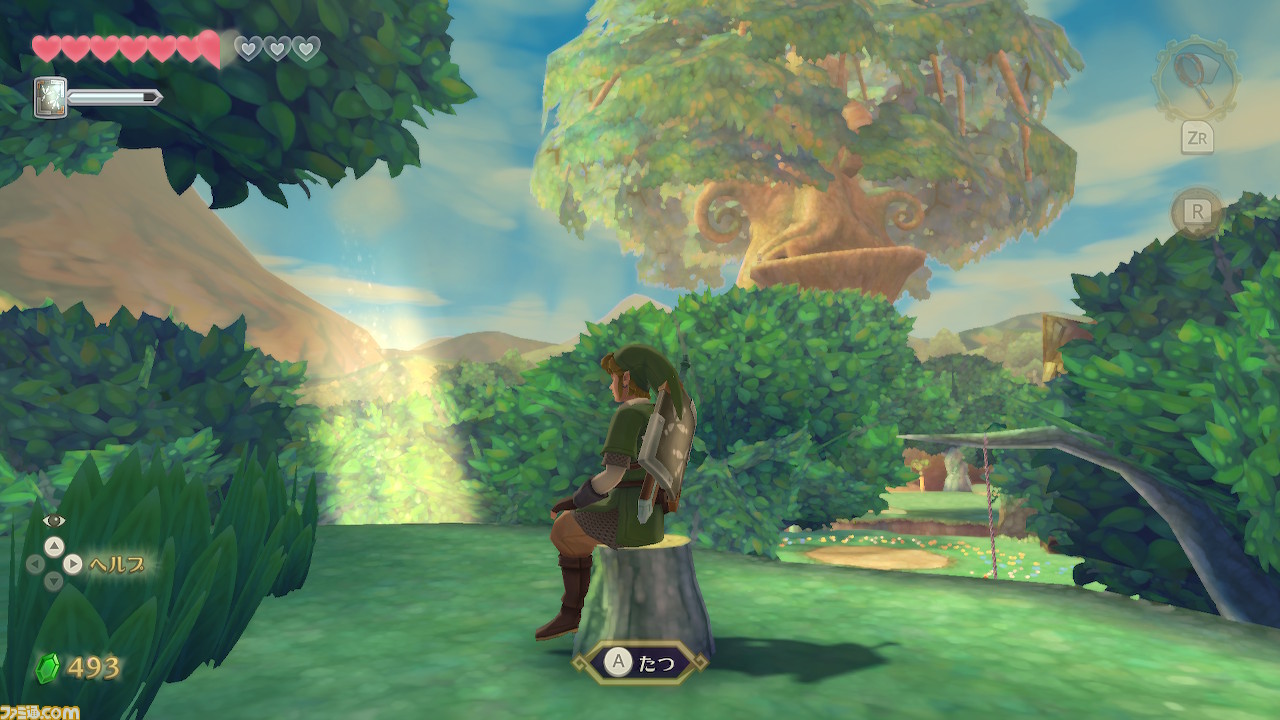Open ヘルプ from the d-pad prompt
1280x720 pixels.
[x=118, y=565]
